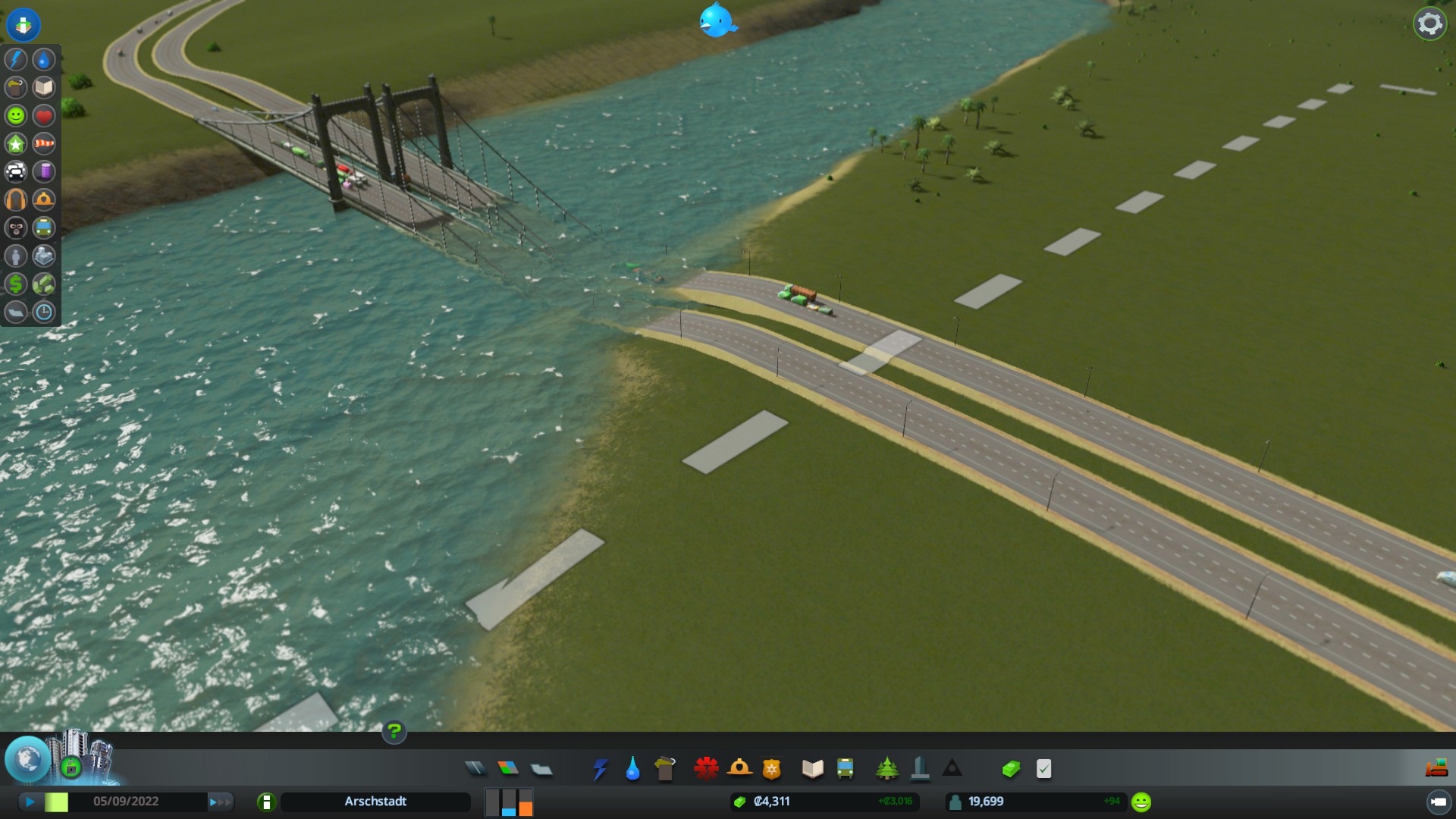Open the Police badge menu

(771, 769)
